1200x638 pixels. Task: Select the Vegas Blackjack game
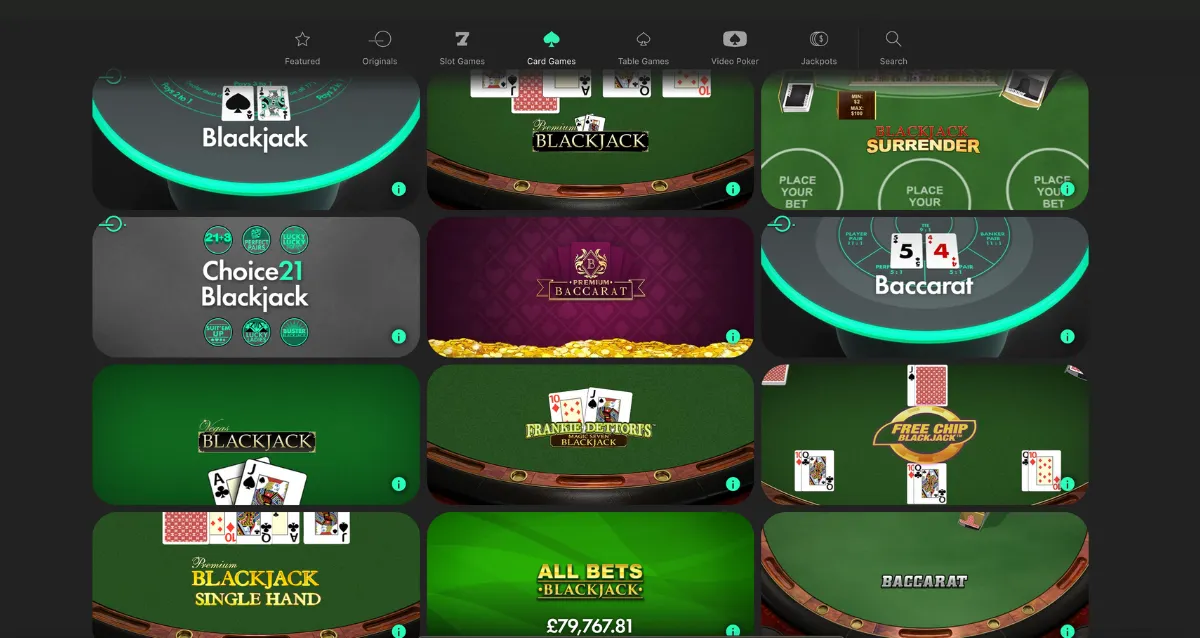coord(256,435)
